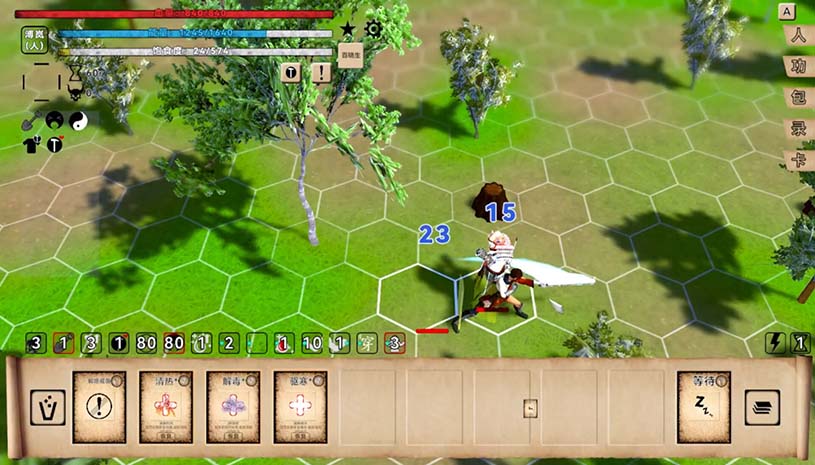This screenshot has width=815, height=465.
Task: Select the 清热 skill card
Action: pyautogui.click(x=166, y=407)
